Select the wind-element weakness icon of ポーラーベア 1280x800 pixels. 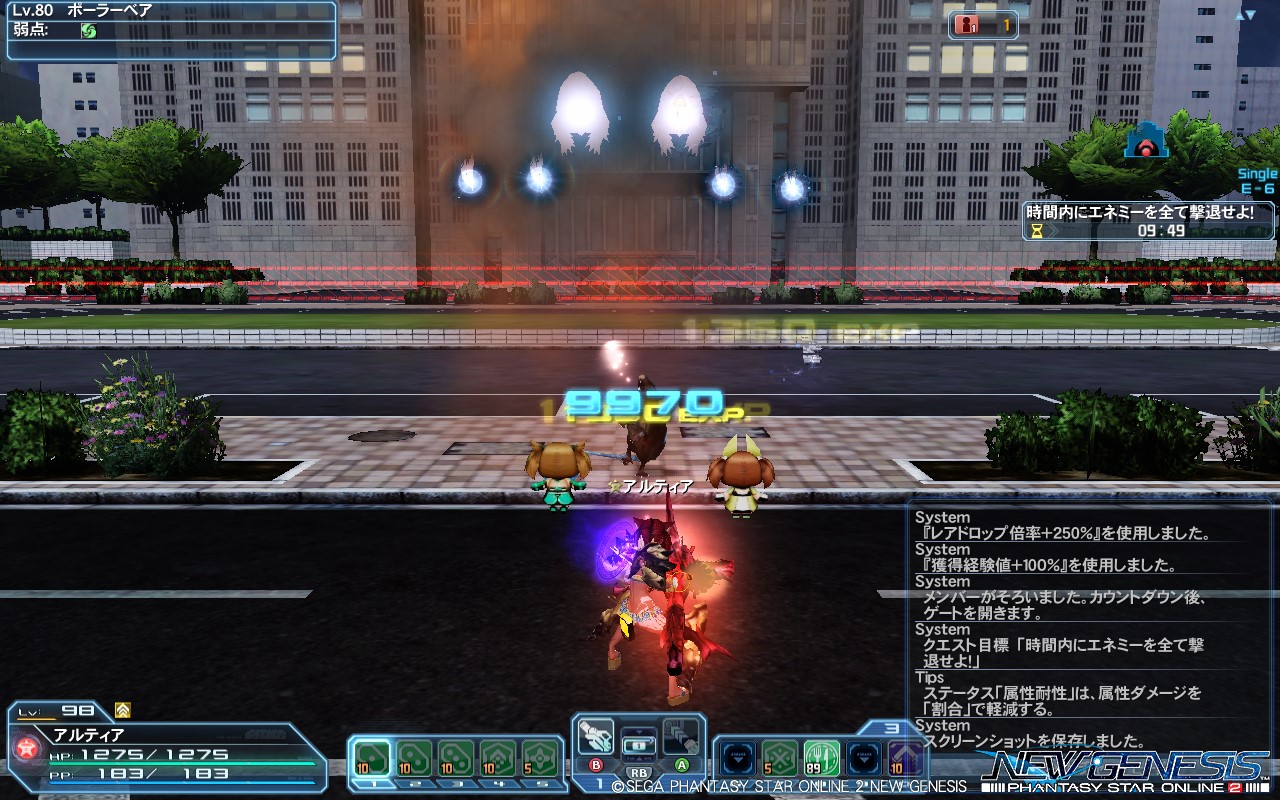point(88,31)
